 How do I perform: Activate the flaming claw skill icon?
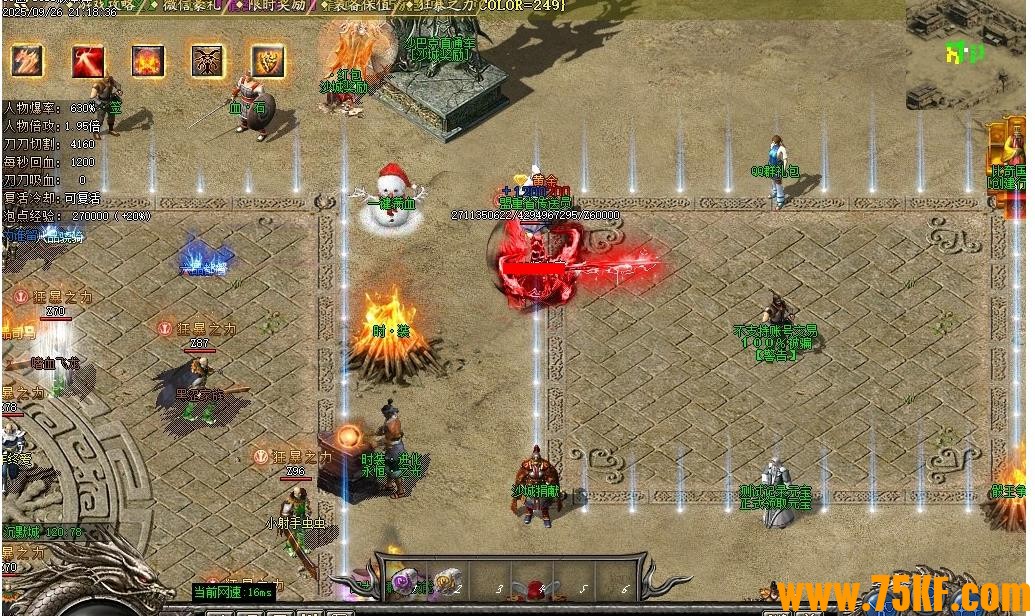28,61
